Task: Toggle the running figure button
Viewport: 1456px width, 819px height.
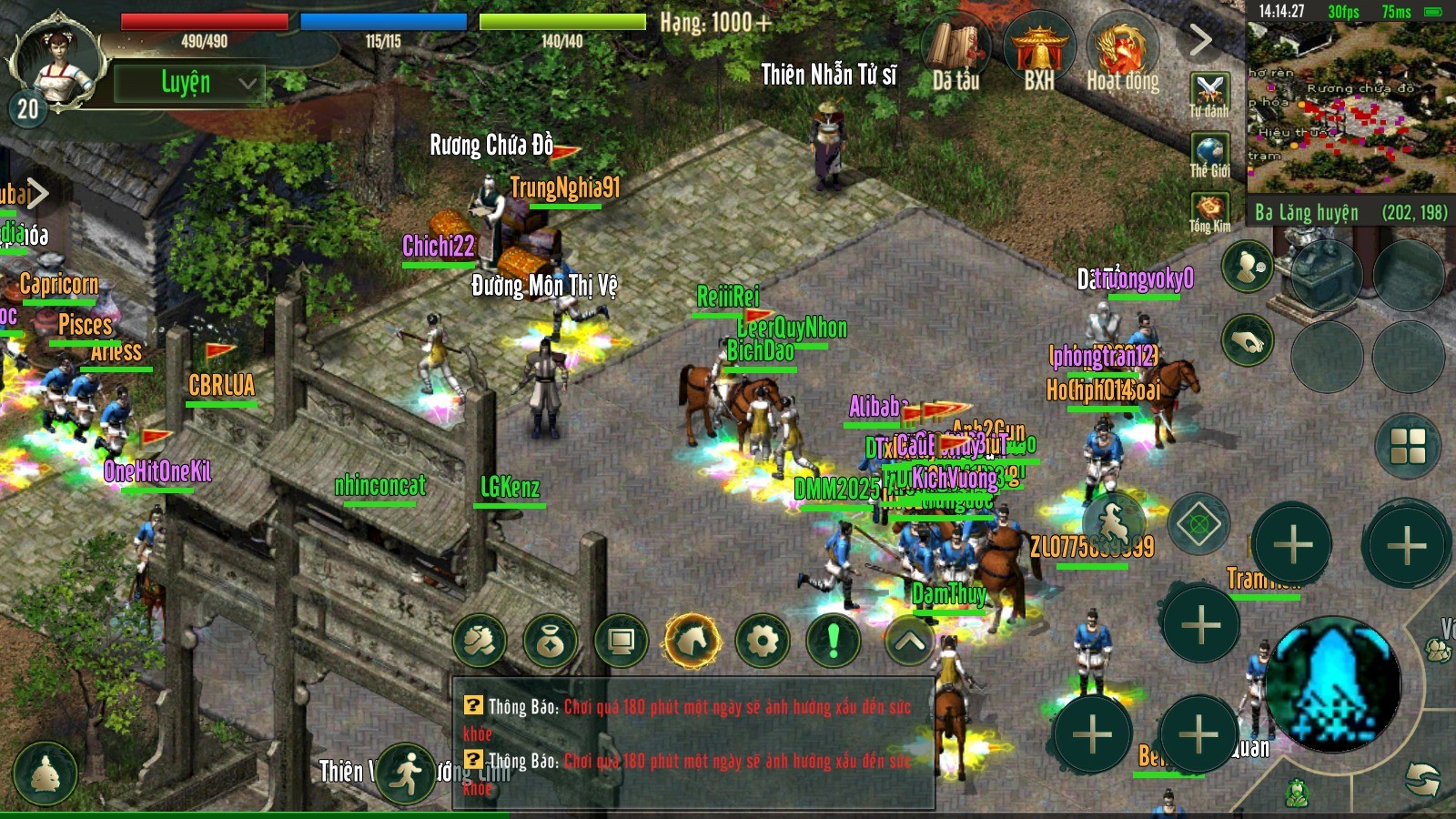Action: tap(406, 773)
